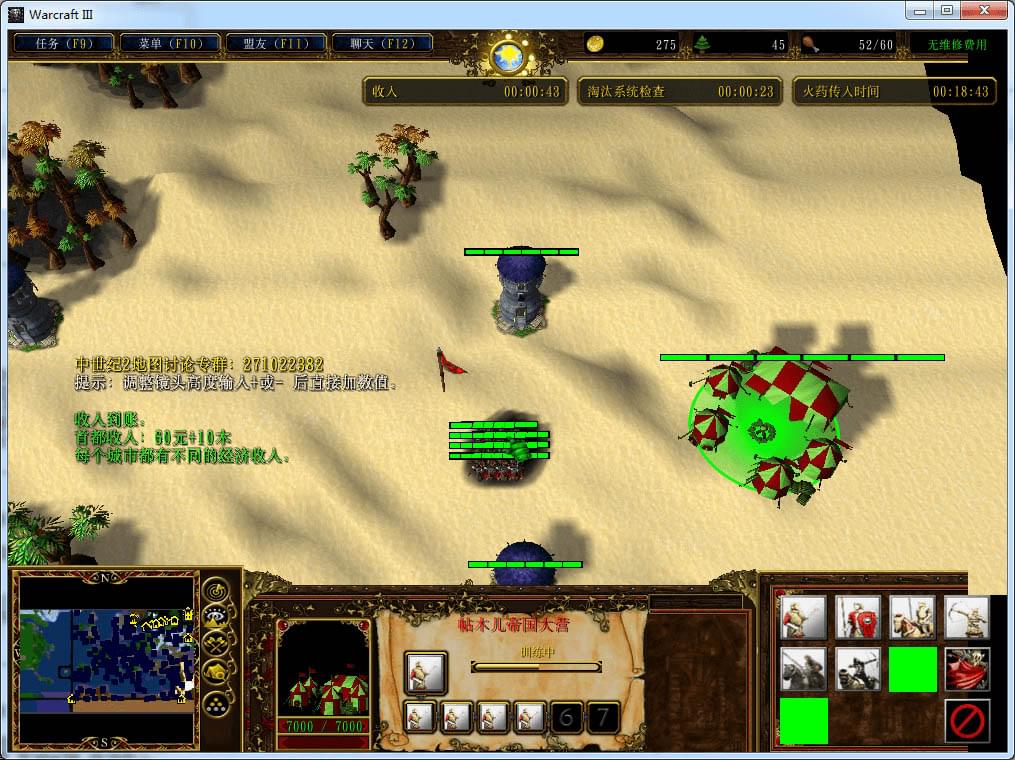Open the 盟友 (F11) allies menu
This screenshot has width=1015, height=760.
[x=276, y=44]
